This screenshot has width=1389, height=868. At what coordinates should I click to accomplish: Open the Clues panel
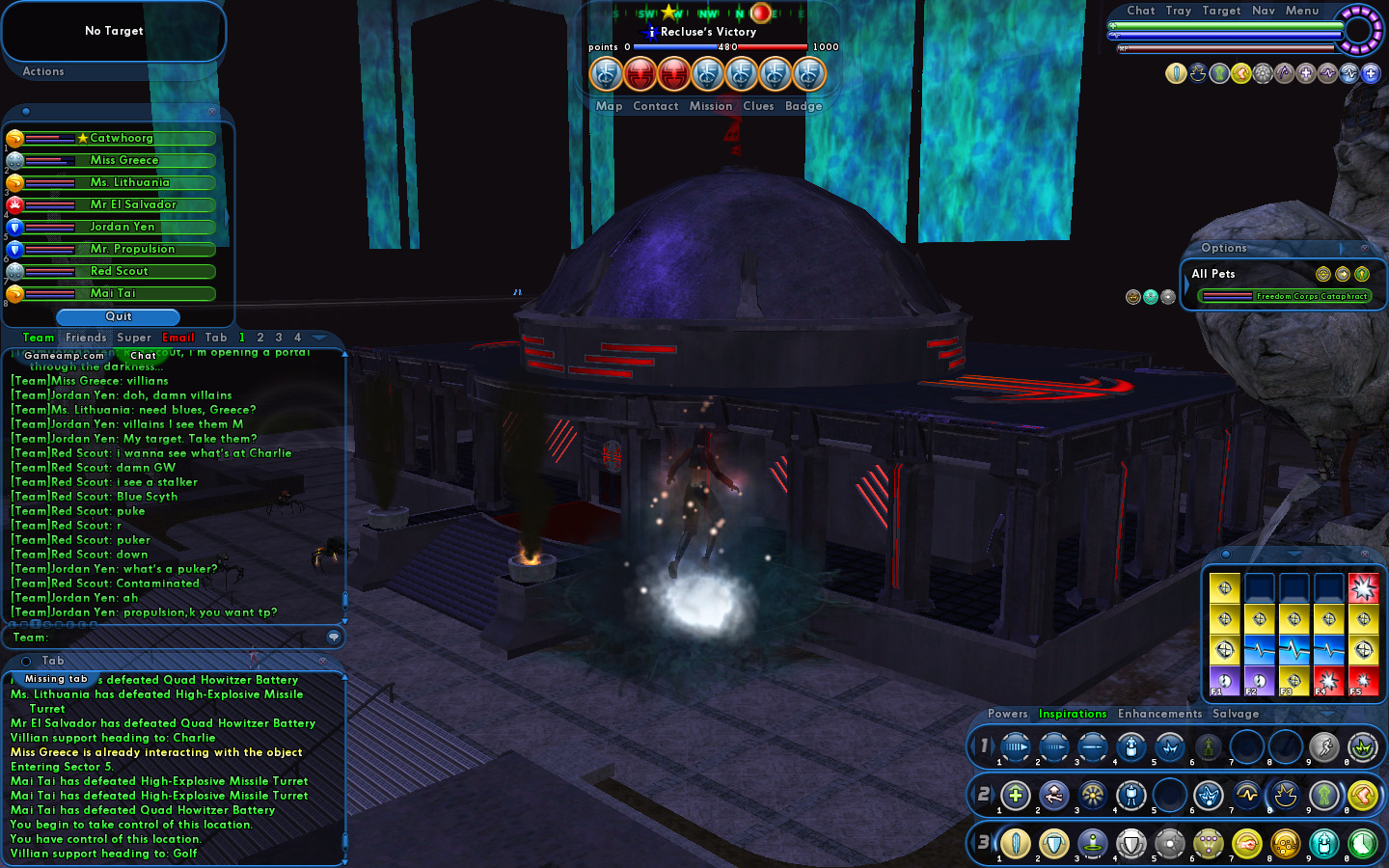pos(758,106)
